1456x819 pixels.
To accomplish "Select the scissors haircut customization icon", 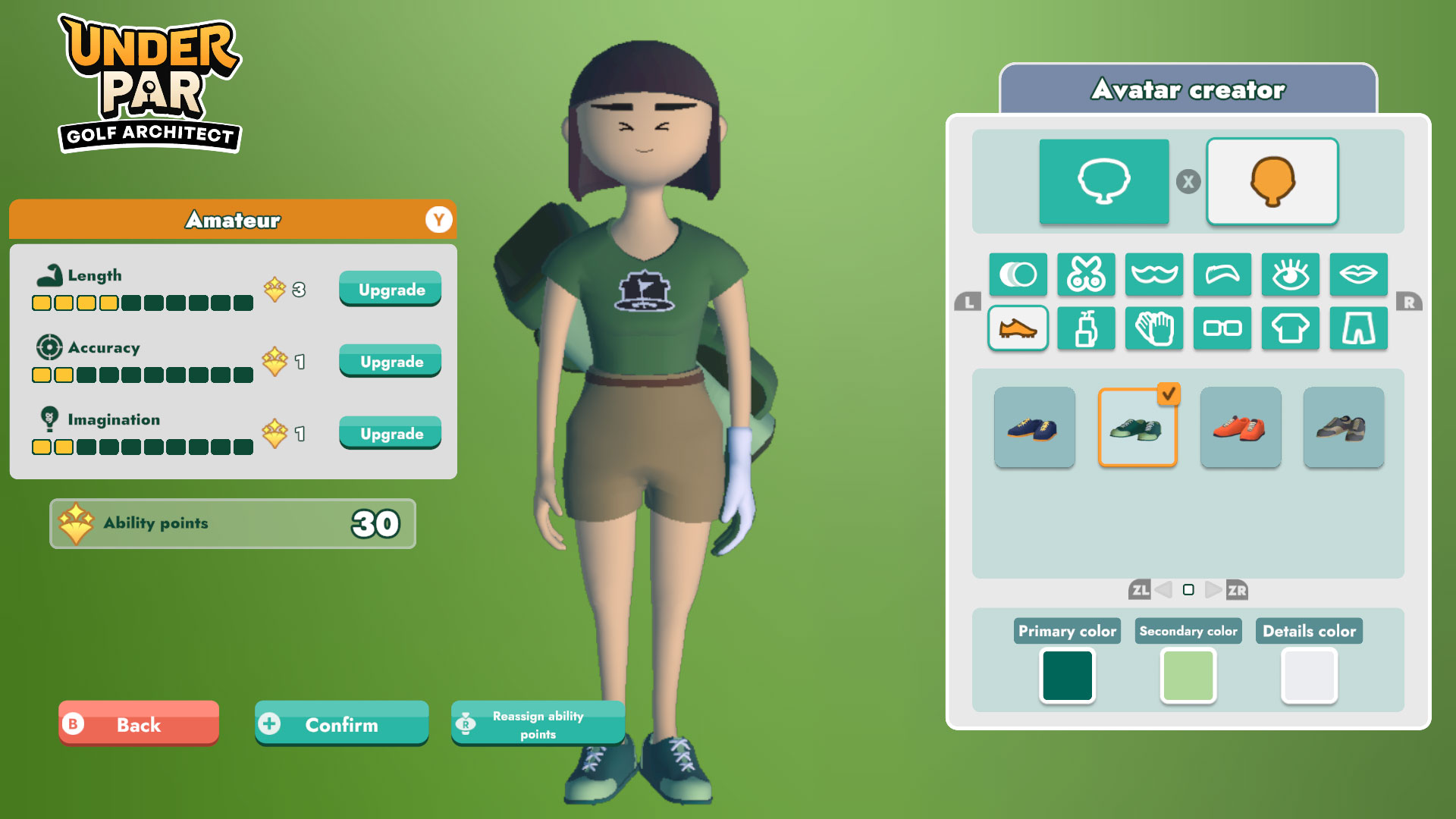I will coord(1086,275).
